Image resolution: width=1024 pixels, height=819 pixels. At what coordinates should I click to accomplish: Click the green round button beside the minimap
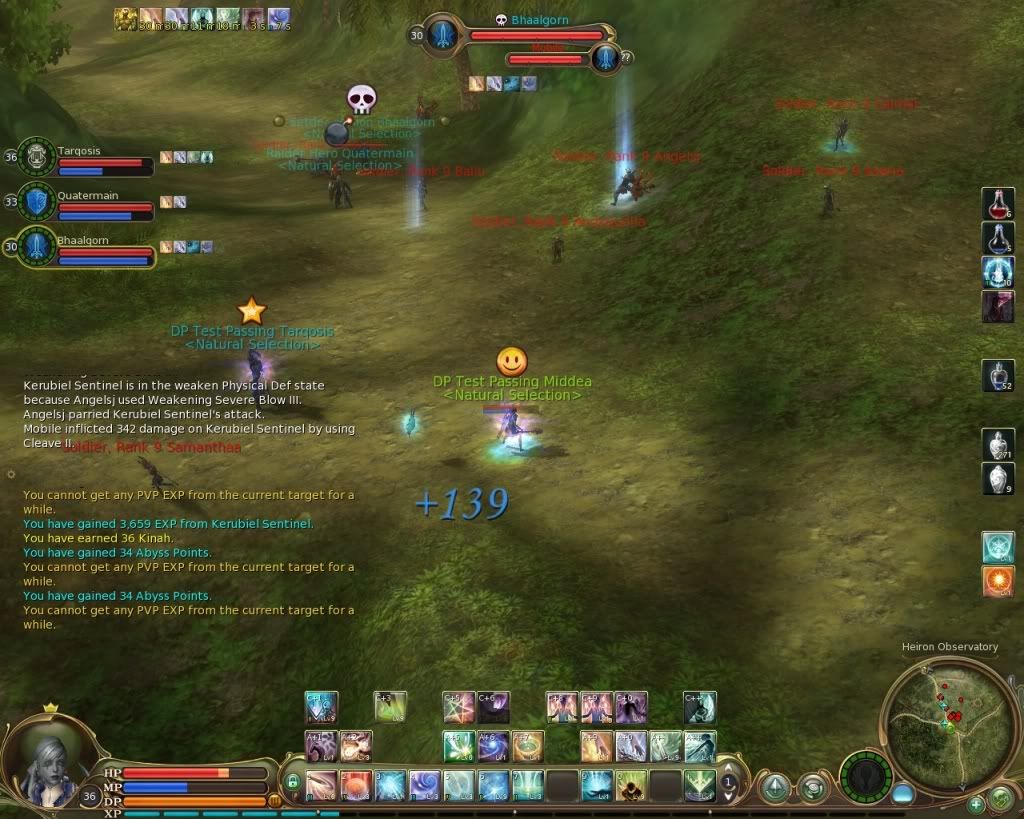1000,798
